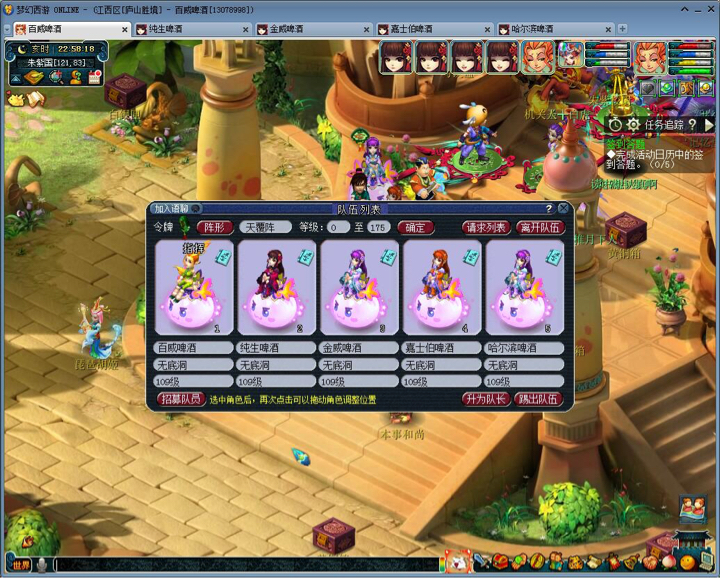Open help for the team list window
The width and height of the screenshot is (720, 578).
[x=549, y=208]
